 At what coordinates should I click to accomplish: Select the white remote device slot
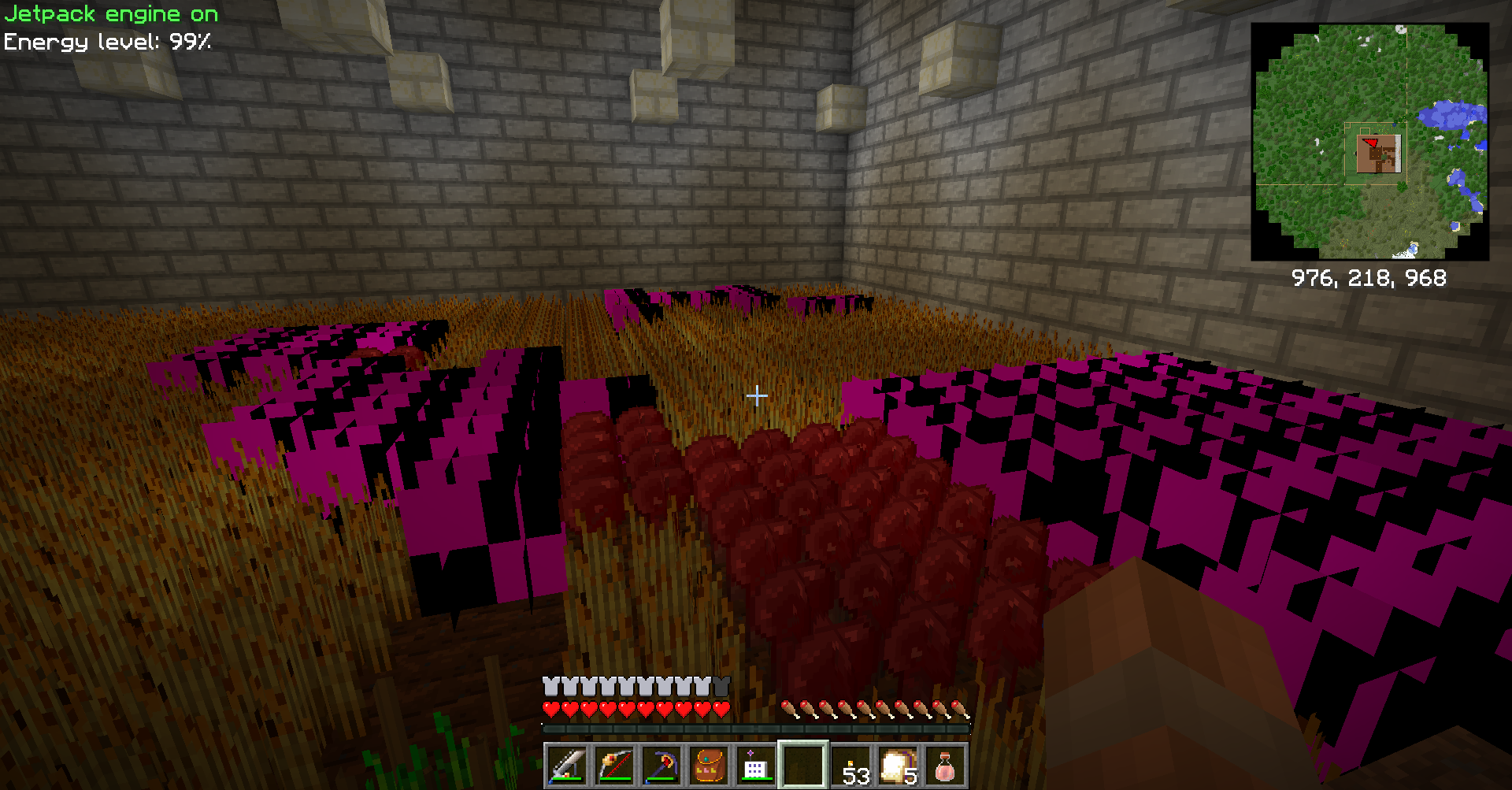pos(754,766)
